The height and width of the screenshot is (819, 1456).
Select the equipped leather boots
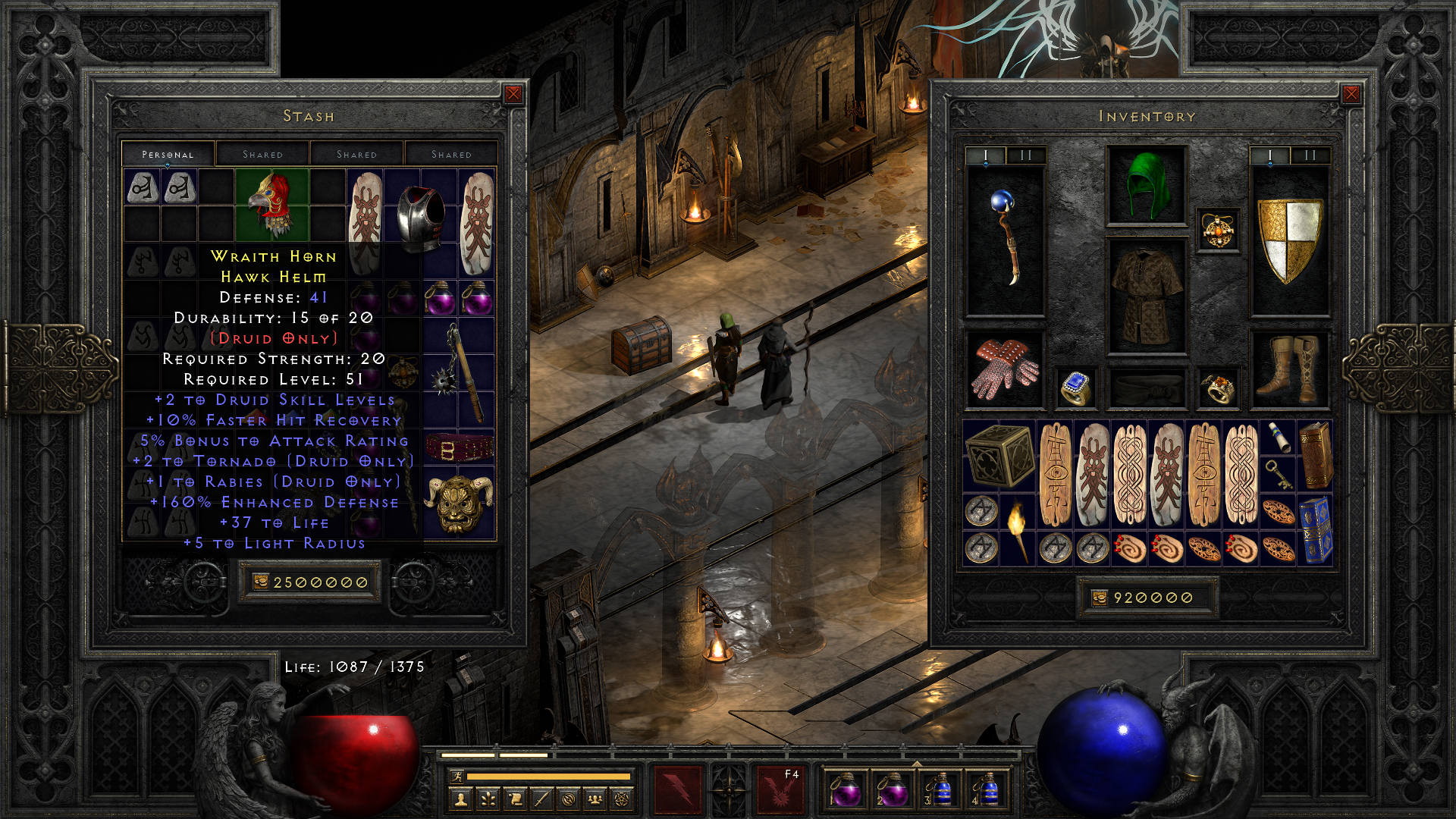click(1289, 369)
